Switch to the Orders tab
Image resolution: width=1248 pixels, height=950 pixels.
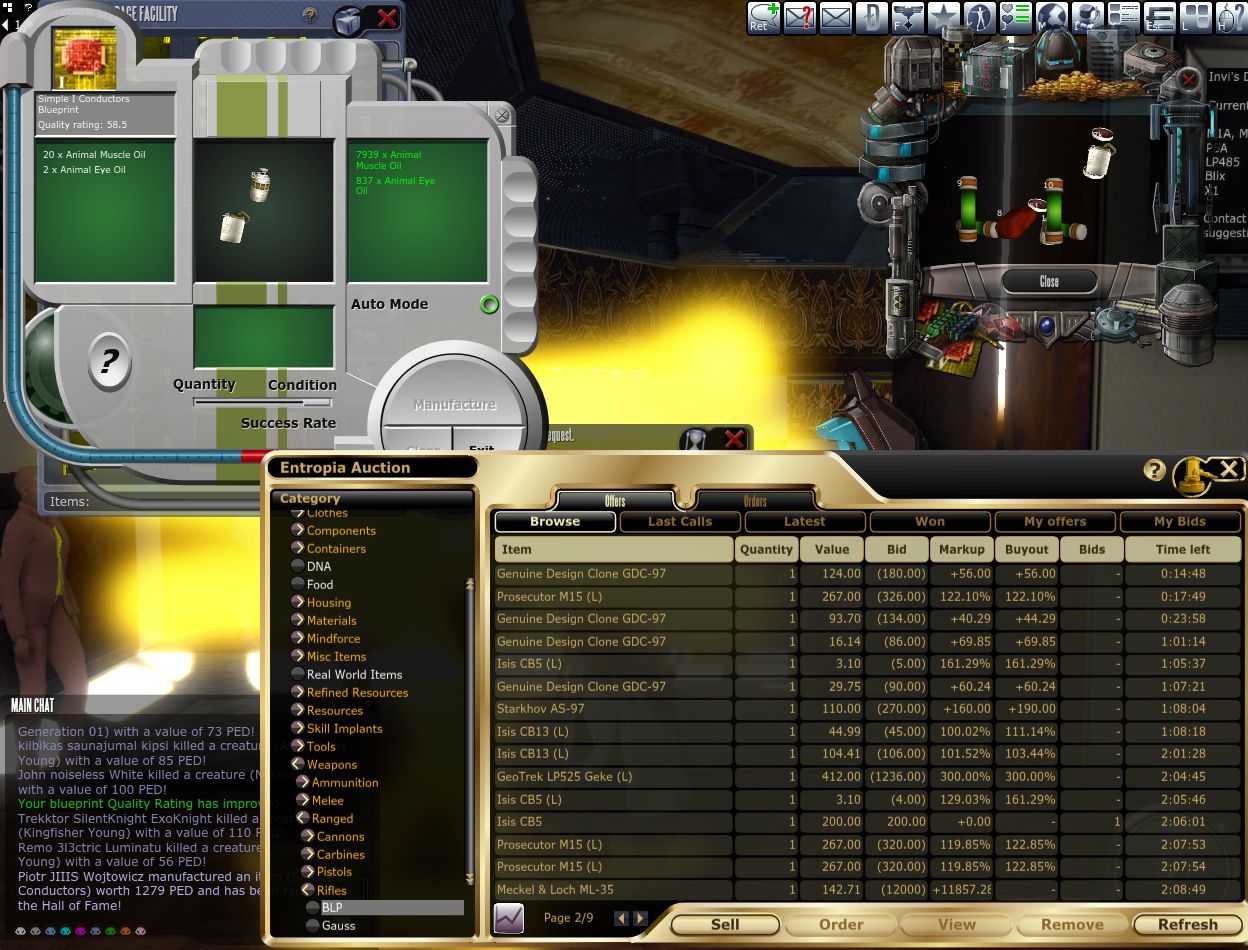coord(755,501)
